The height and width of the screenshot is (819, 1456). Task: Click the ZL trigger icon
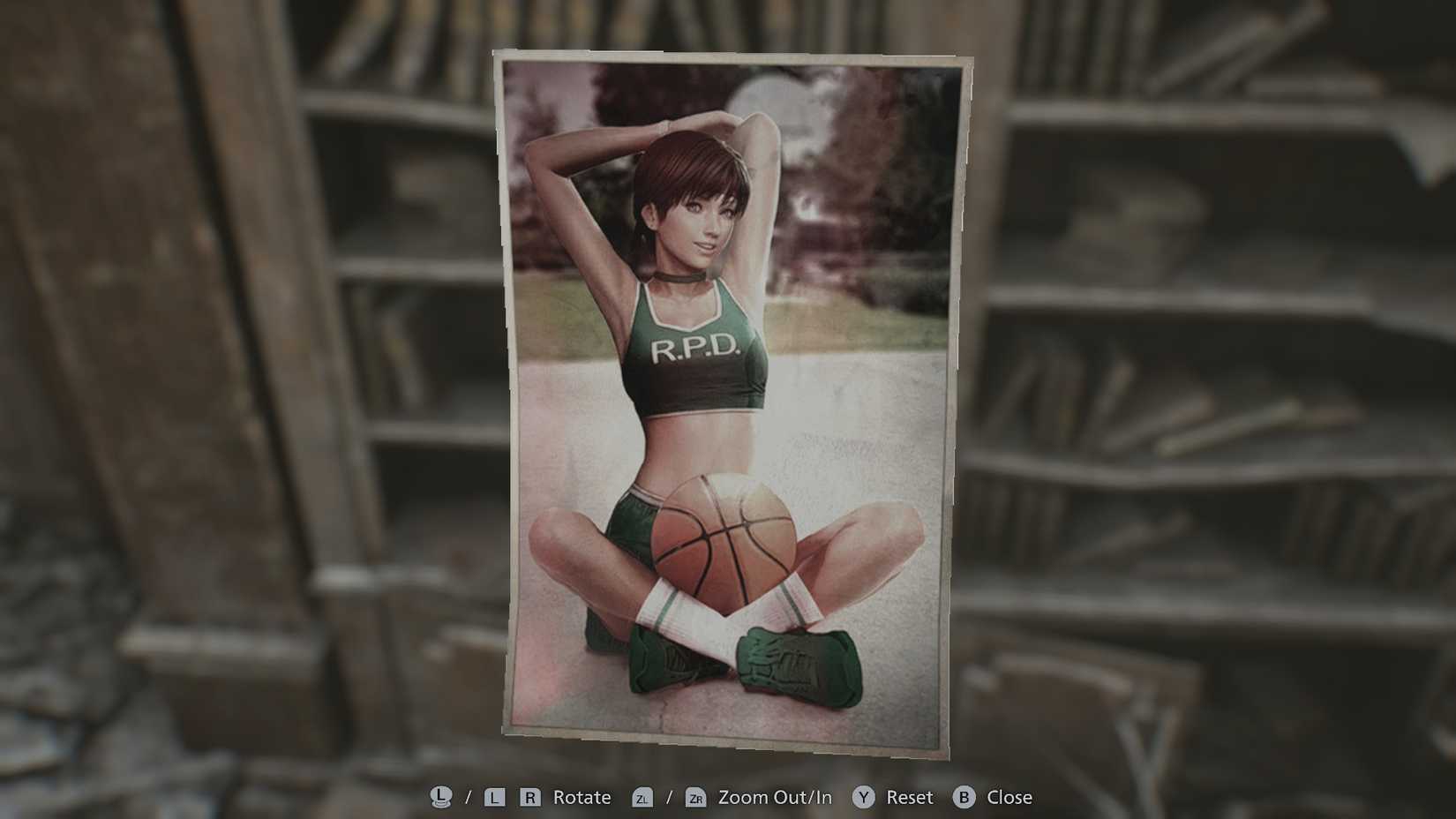[643, 797]
